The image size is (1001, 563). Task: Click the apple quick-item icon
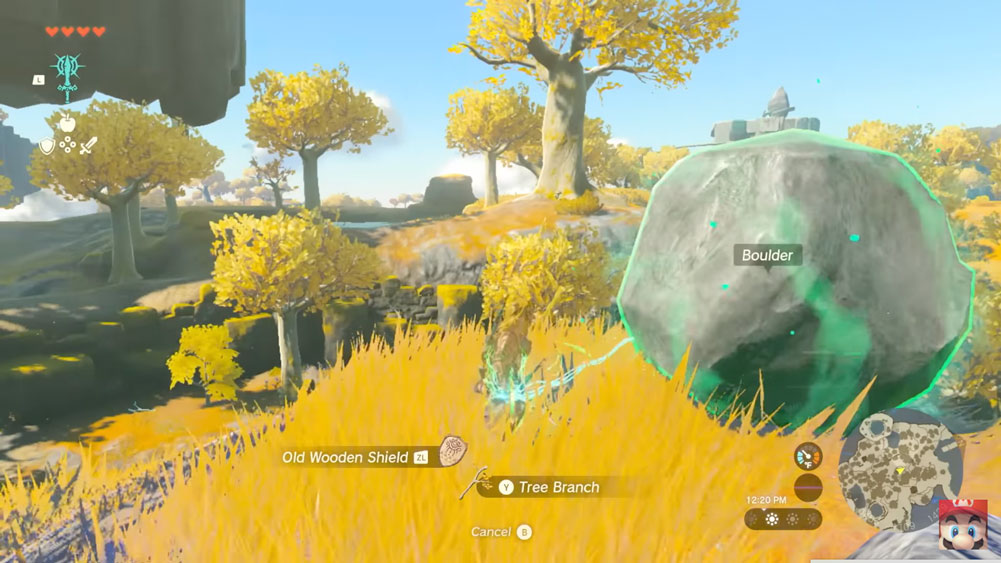point(67,122)
